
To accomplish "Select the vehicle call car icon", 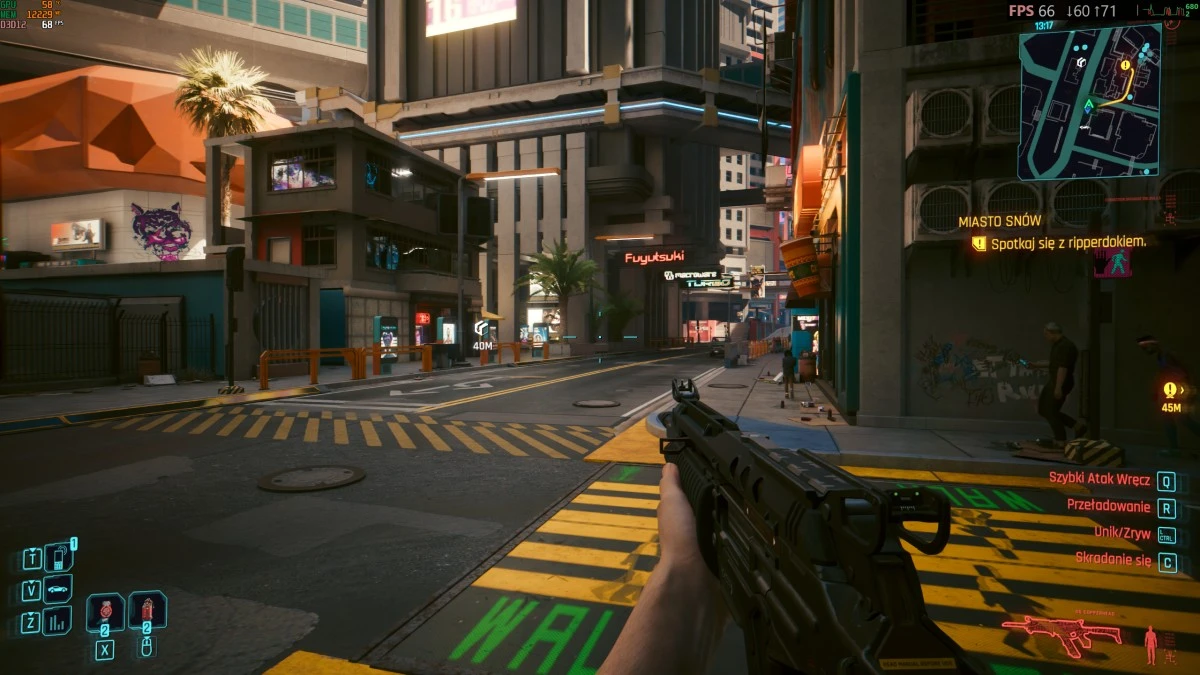I will point(58,589).
